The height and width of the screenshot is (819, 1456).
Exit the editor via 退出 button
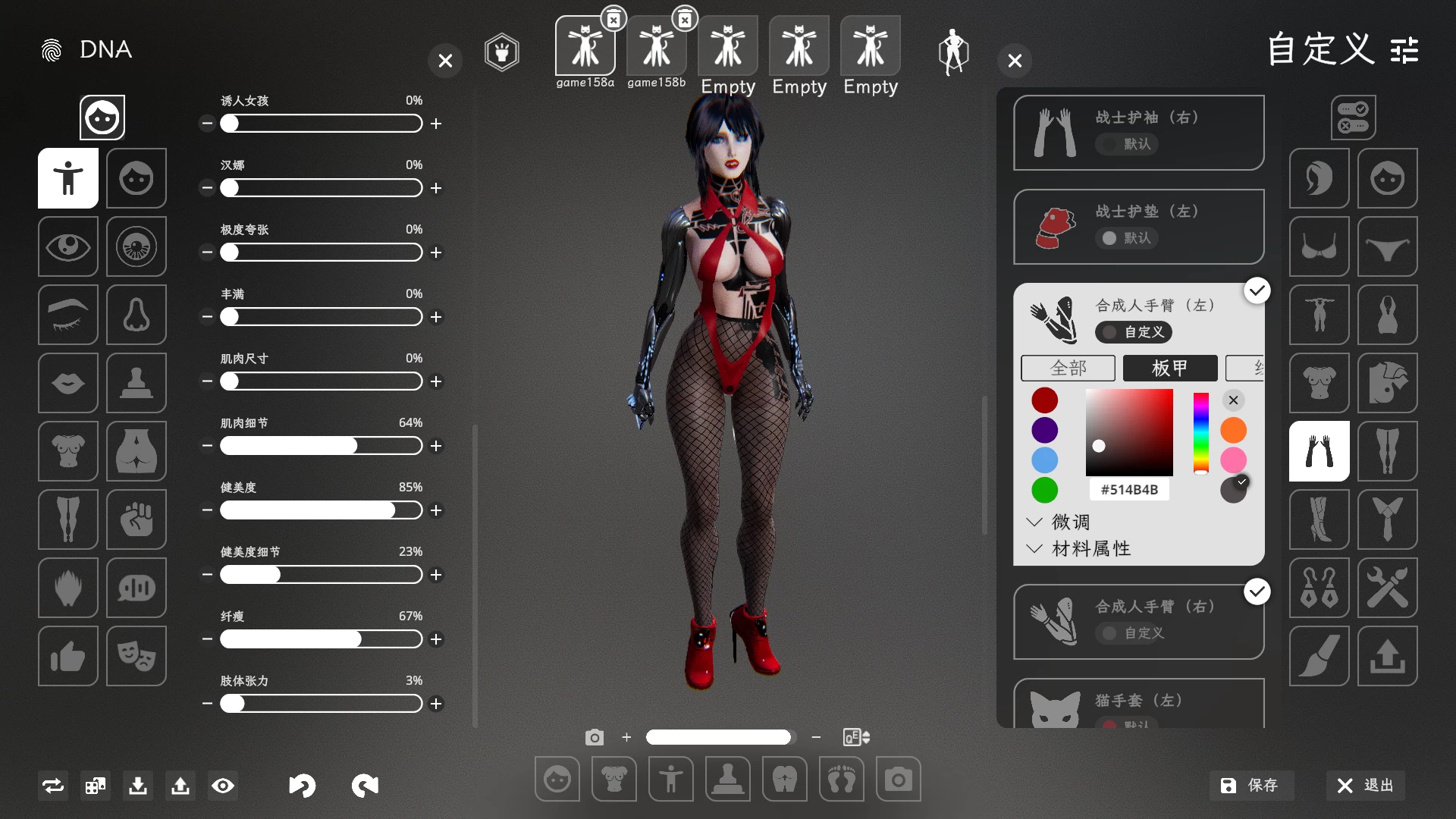point(1366,786)
